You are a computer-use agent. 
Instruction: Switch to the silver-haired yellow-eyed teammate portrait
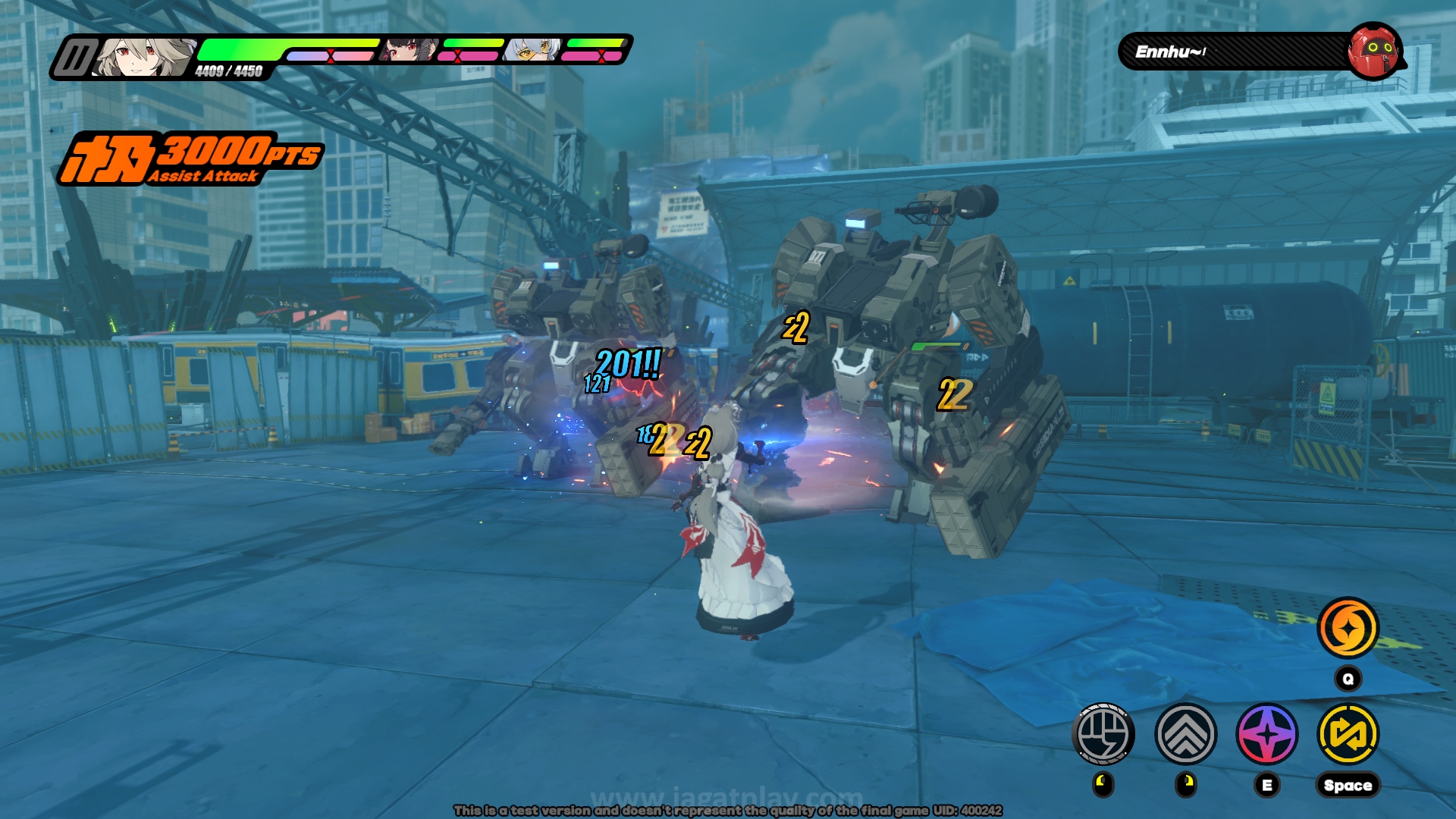tap(532, 50)
